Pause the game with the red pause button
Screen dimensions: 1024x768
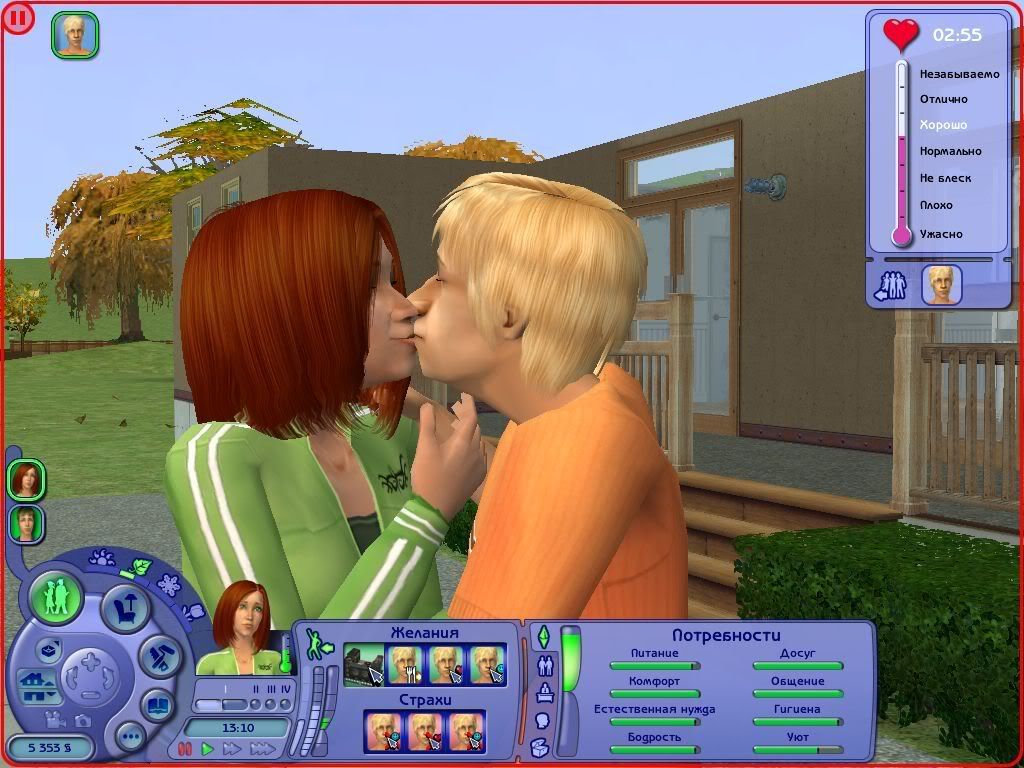[x=184, y=748]
